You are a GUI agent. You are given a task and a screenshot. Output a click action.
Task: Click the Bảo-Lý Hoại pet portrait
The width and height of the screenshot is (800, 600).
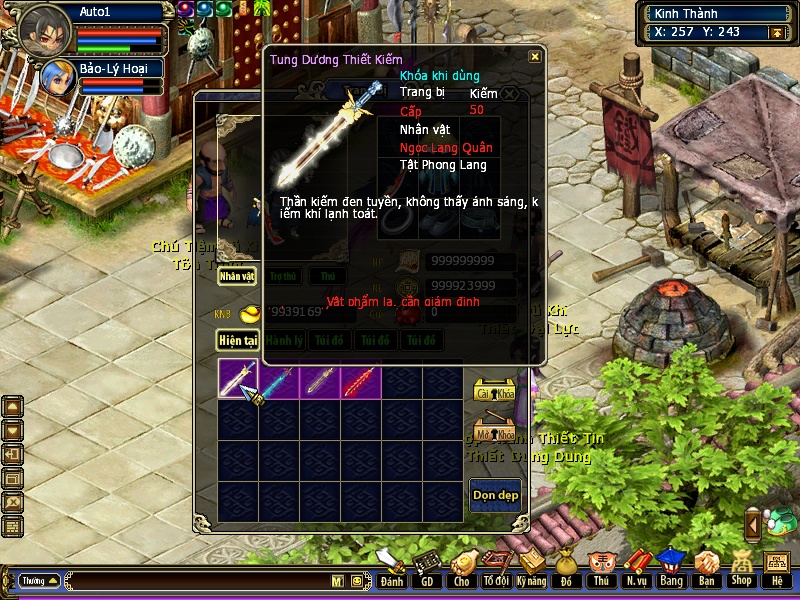pos(56,78)
